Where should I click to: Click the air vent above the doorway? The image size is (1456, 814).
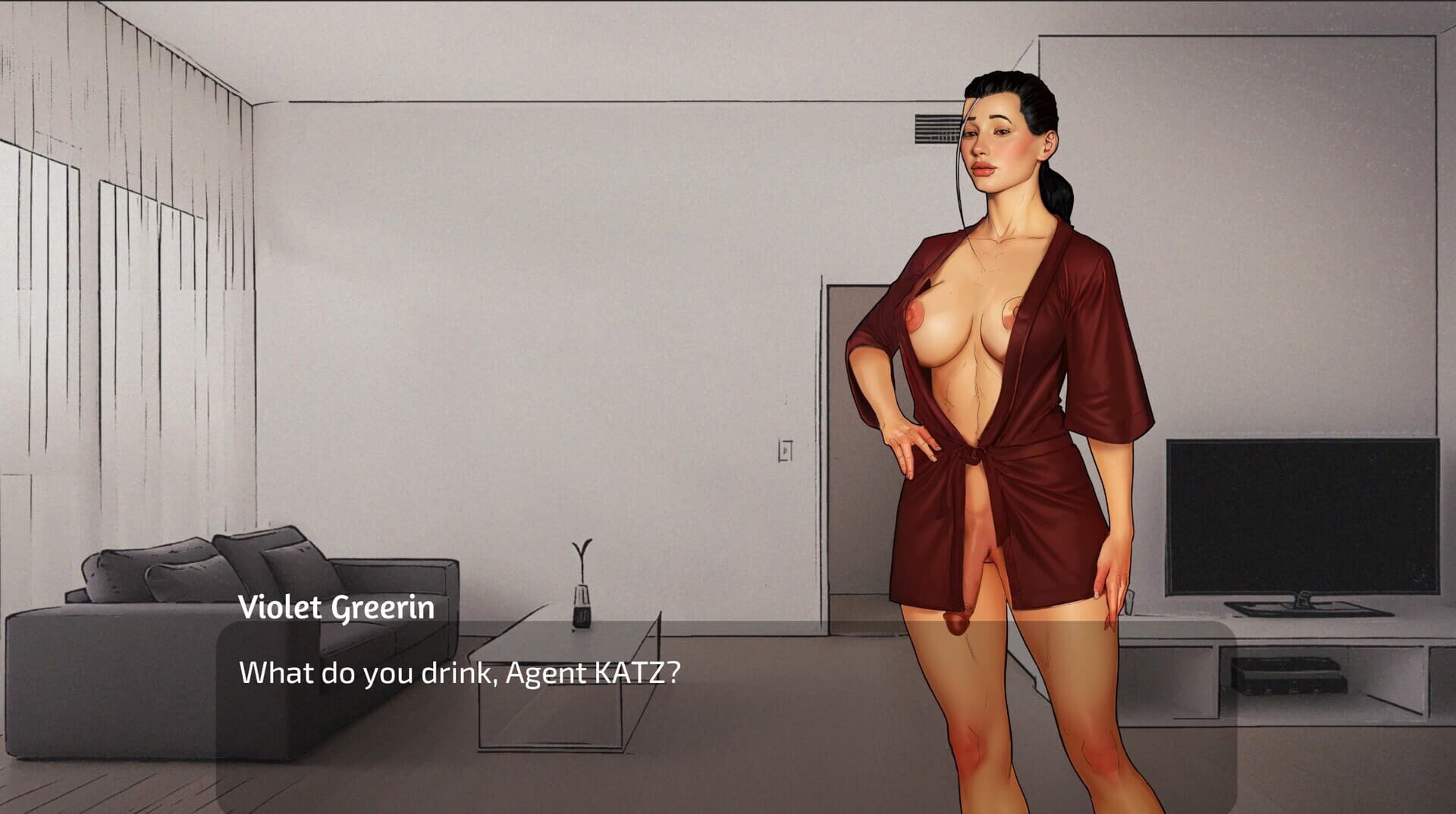pos(937,127)
